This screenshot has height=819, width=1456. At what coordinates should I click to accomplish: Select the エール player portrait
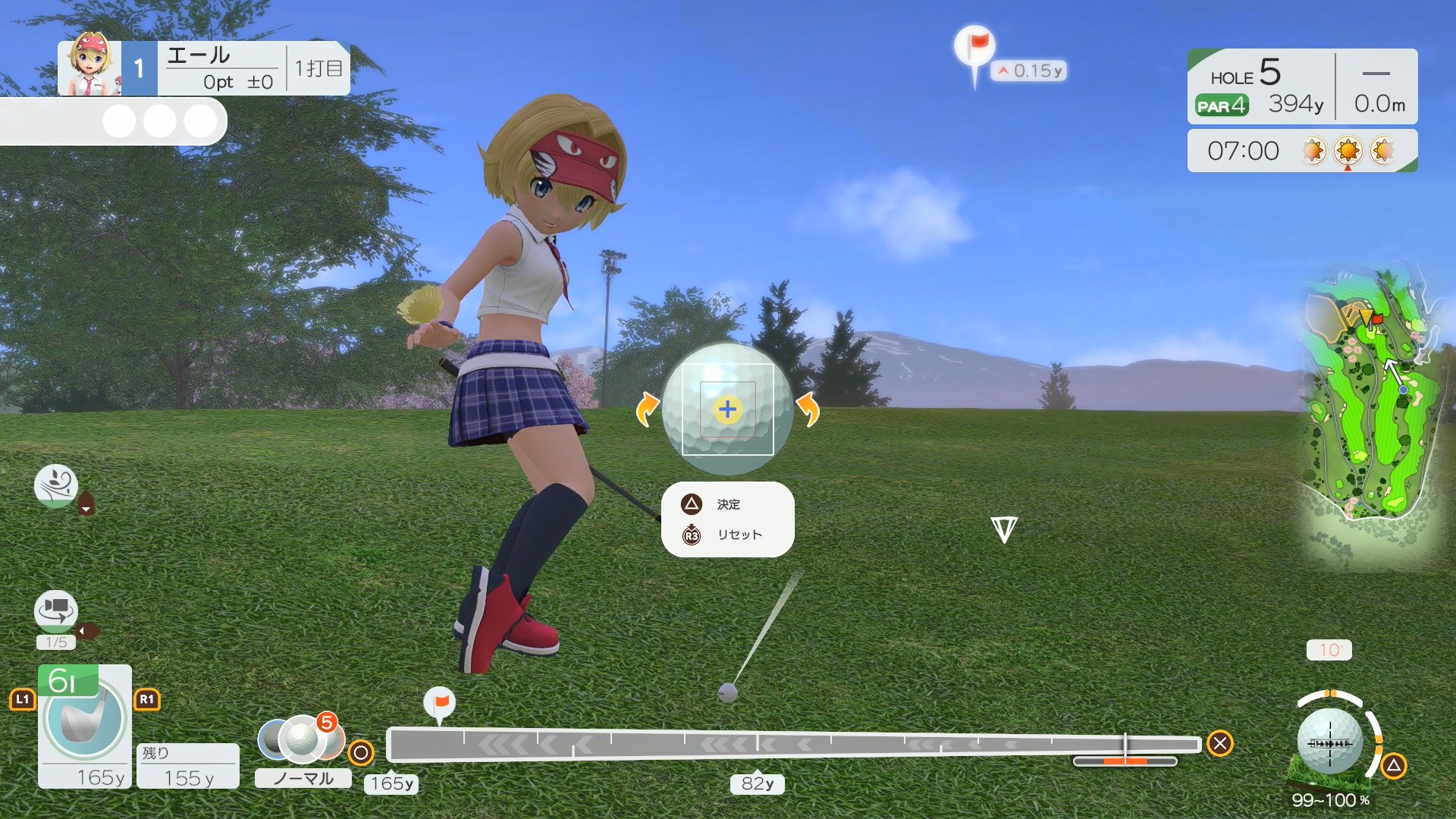90,66
